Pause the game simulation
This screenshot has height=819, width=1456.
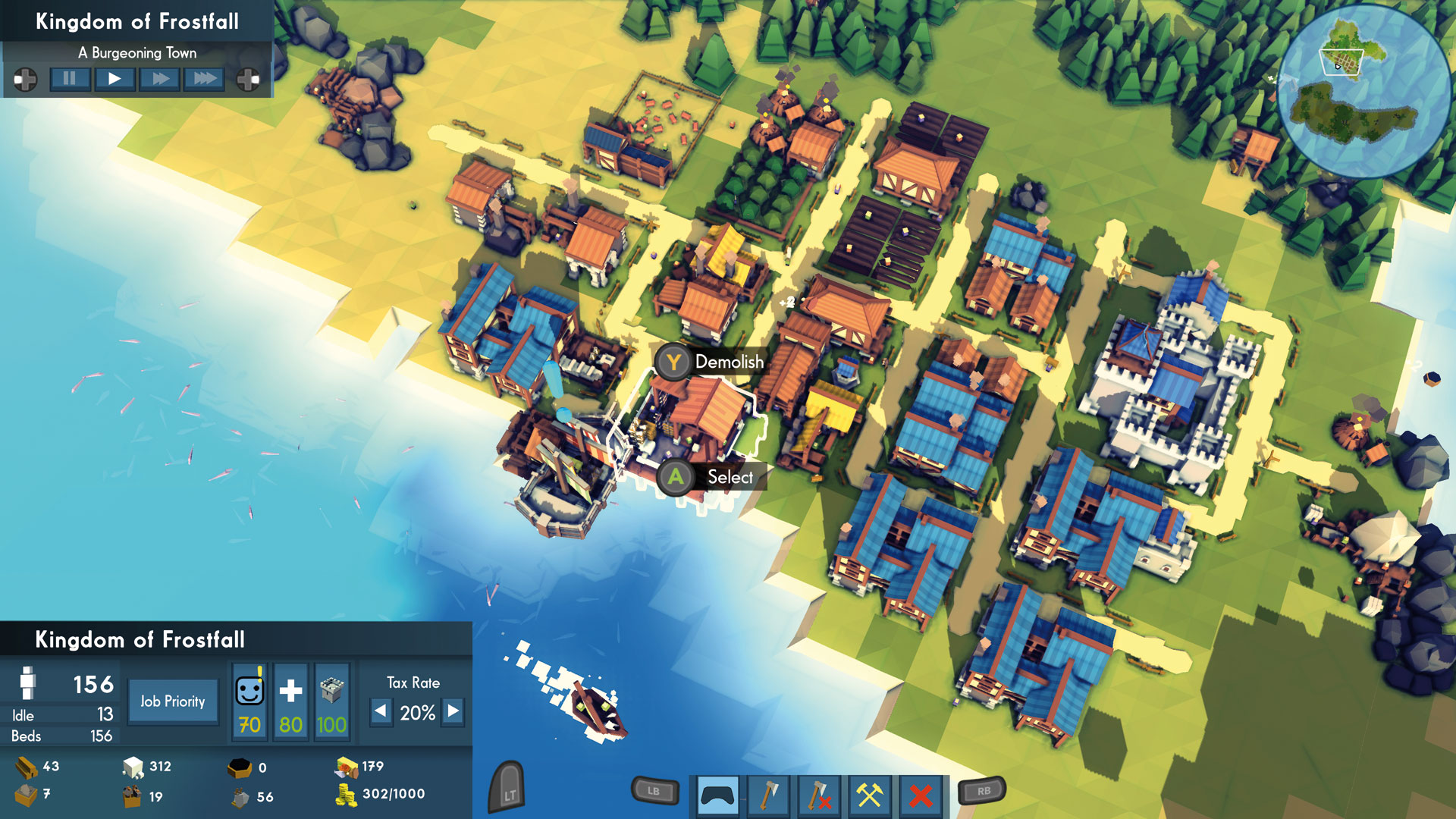tap(70, 79)
